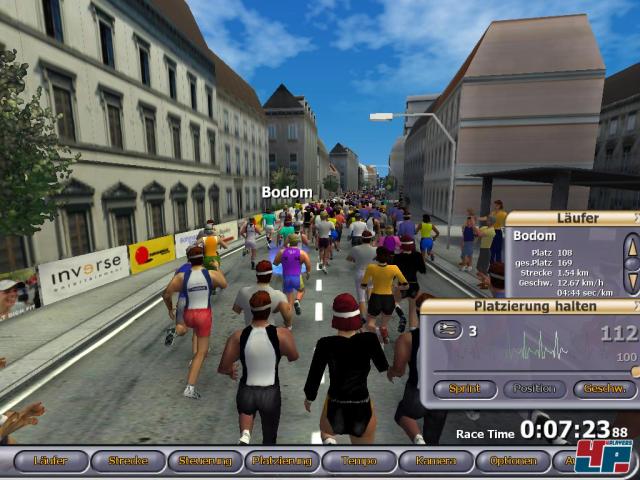Adjust the pace slider handle
The width and height of the screenshot is (640, 480).
(x=635, y=371)
